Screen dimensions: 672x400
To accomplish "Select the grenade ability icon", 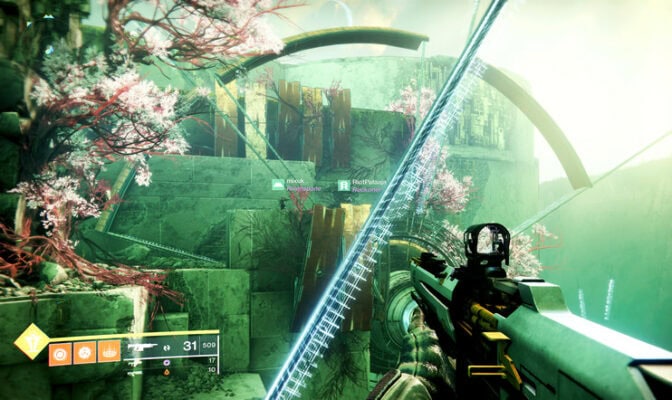I will [60, 352].
